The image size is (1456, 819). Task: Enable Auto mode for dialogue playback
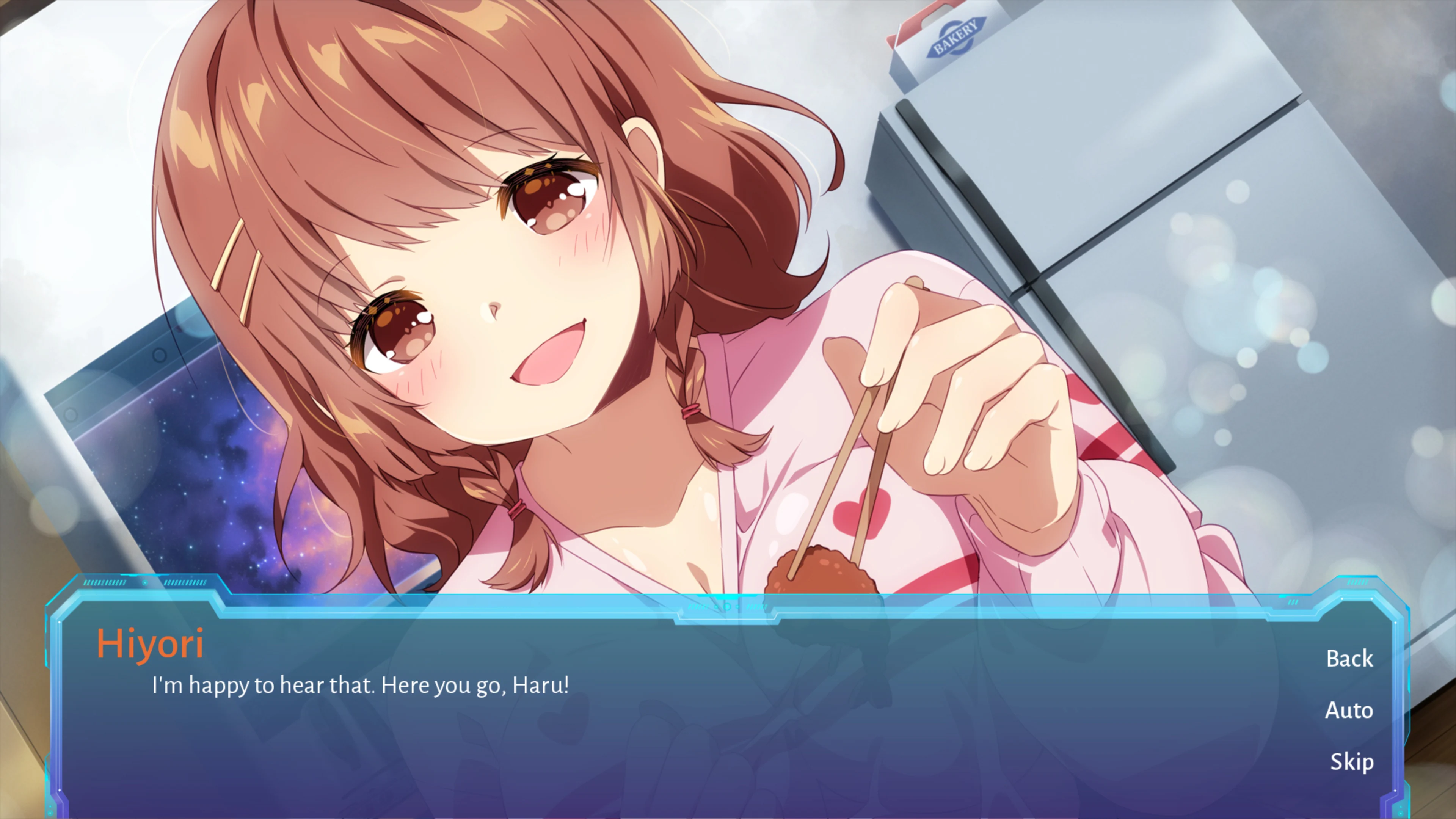point(1349,711)
